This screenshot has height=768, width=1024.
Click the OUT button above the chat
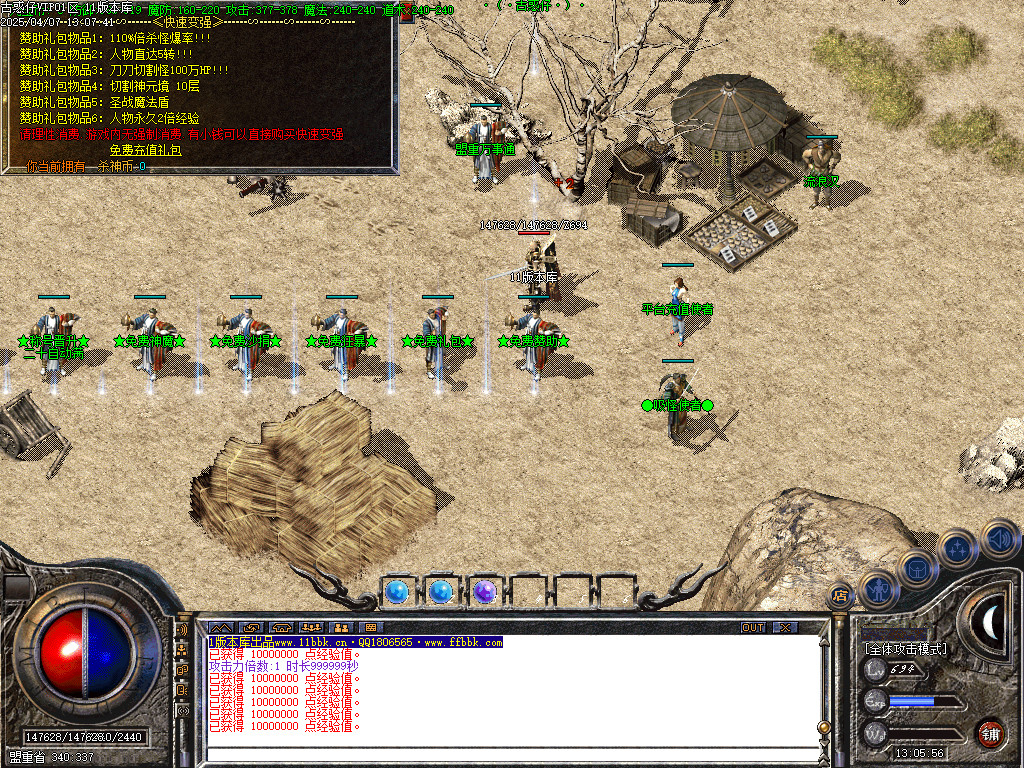[752, 627]
